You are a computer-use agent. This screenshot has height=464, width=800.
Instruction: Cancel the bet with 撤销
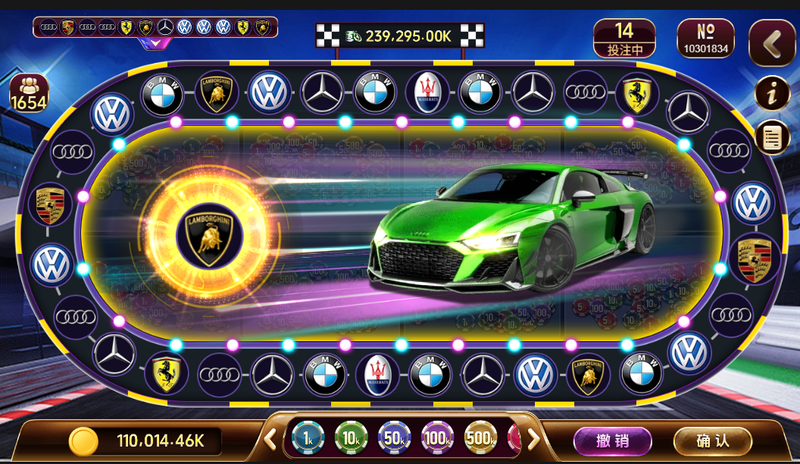coord(611,440)
